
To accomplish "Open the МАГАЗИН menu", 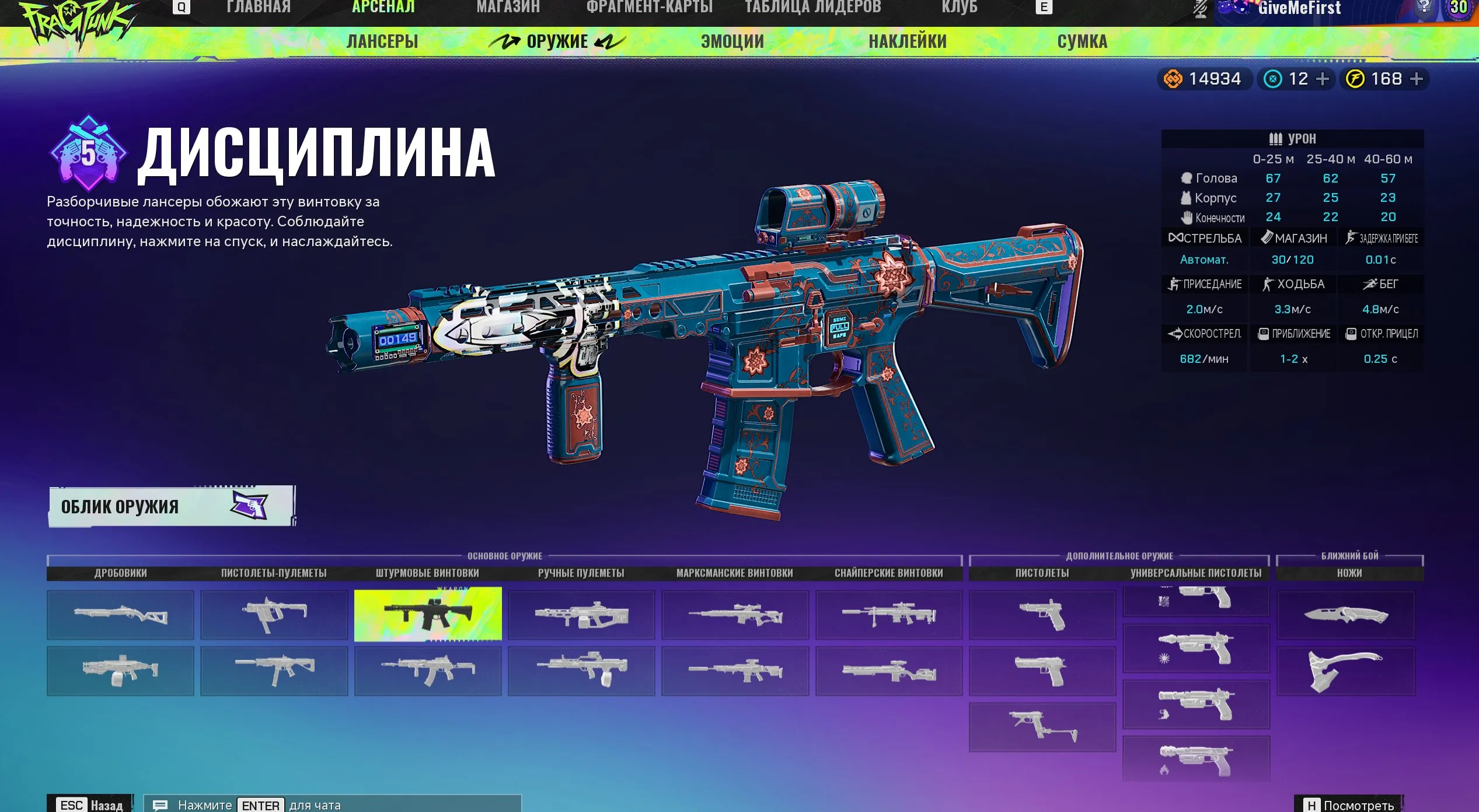I will coord(508,7).
